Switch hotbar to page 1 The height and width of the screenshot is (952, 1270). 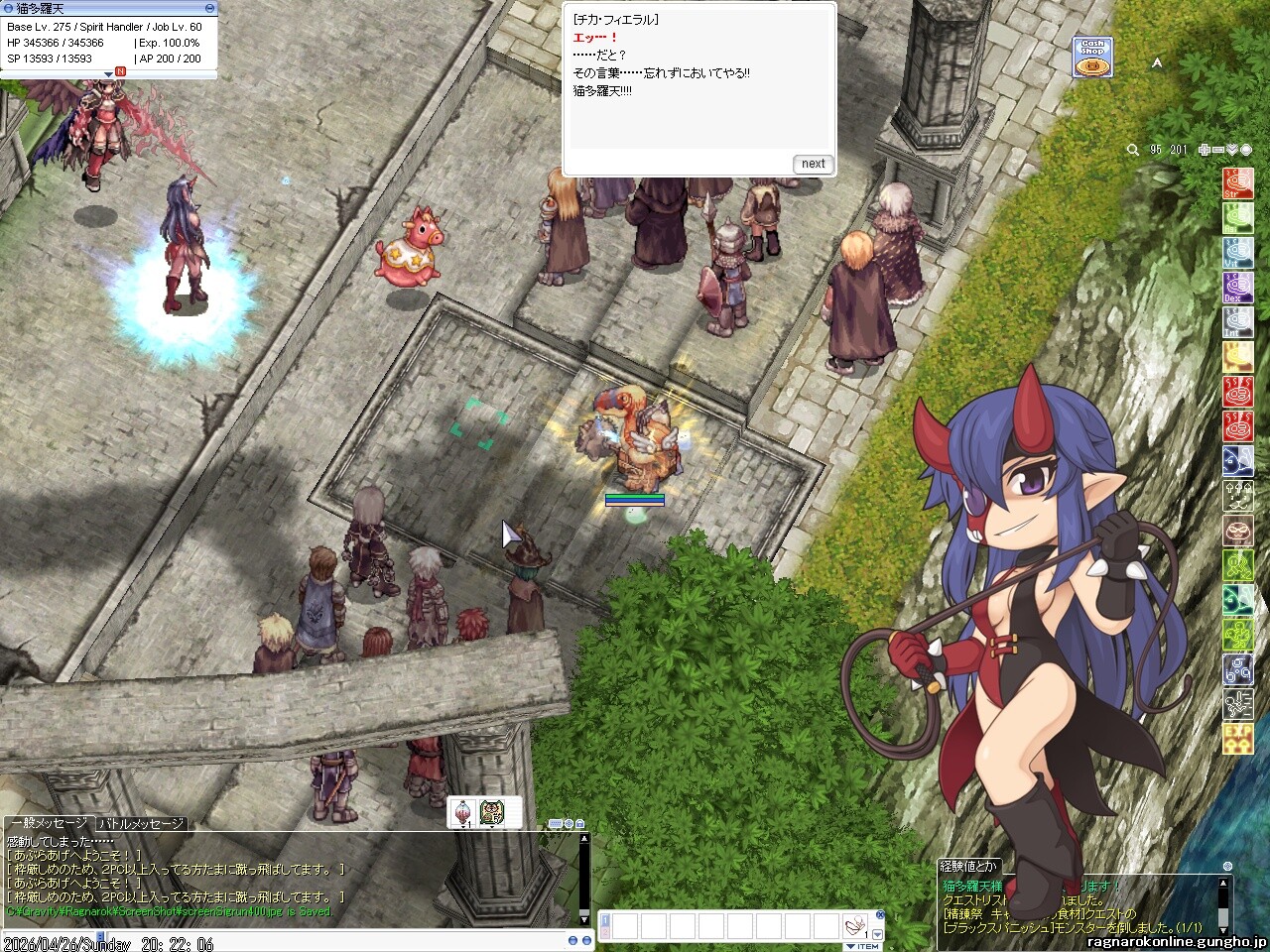[605, 920]
